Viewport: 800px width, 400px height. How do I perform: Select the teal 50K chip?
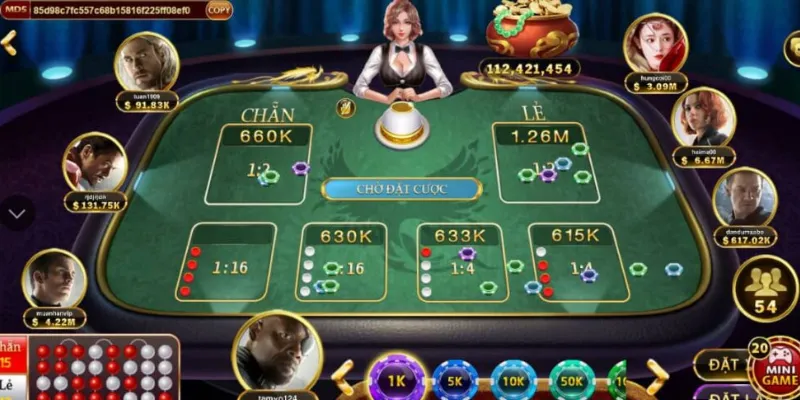click(572, 381)
